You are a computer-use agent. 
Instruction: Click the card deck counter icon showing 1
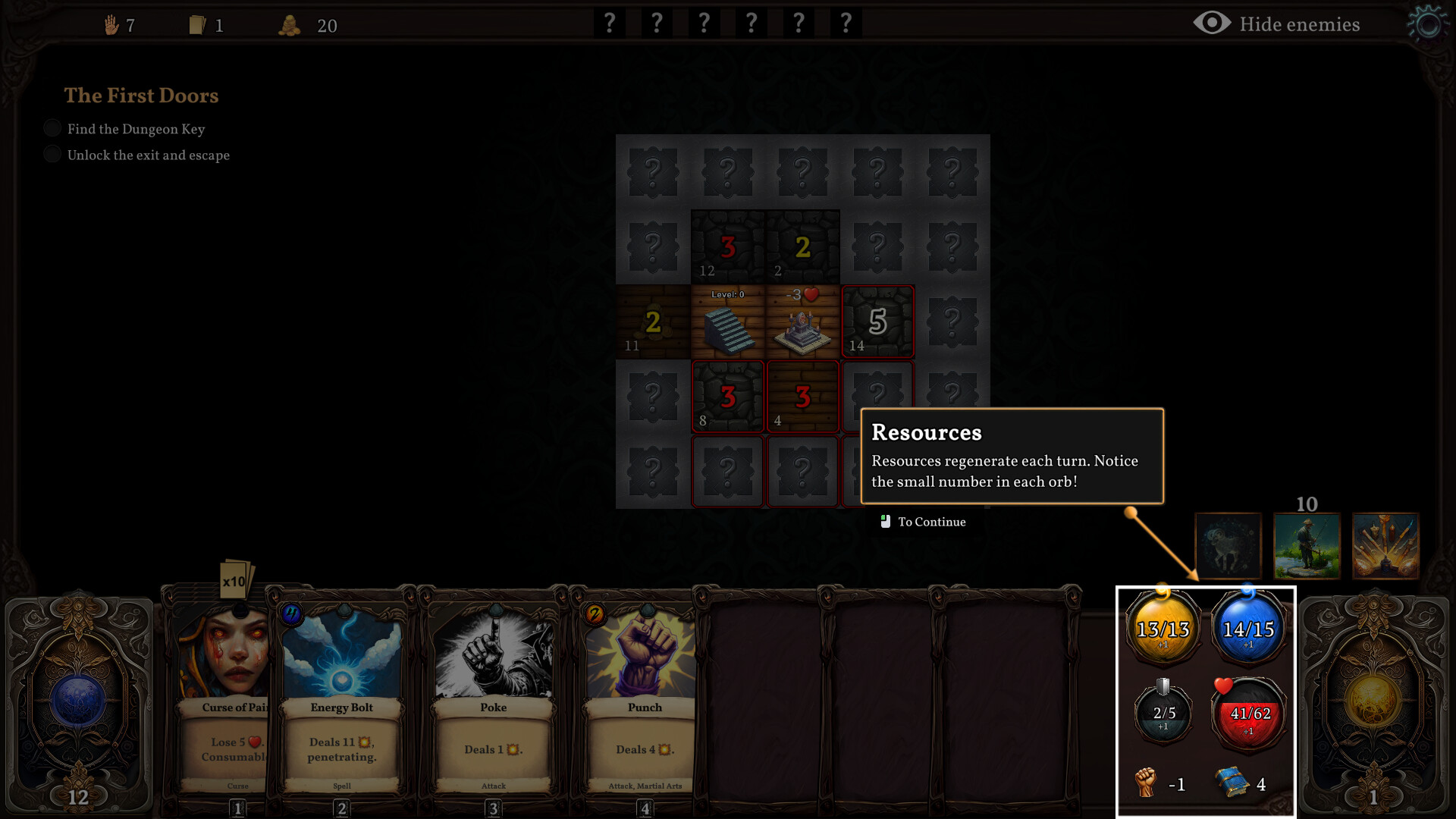(198, 25)
